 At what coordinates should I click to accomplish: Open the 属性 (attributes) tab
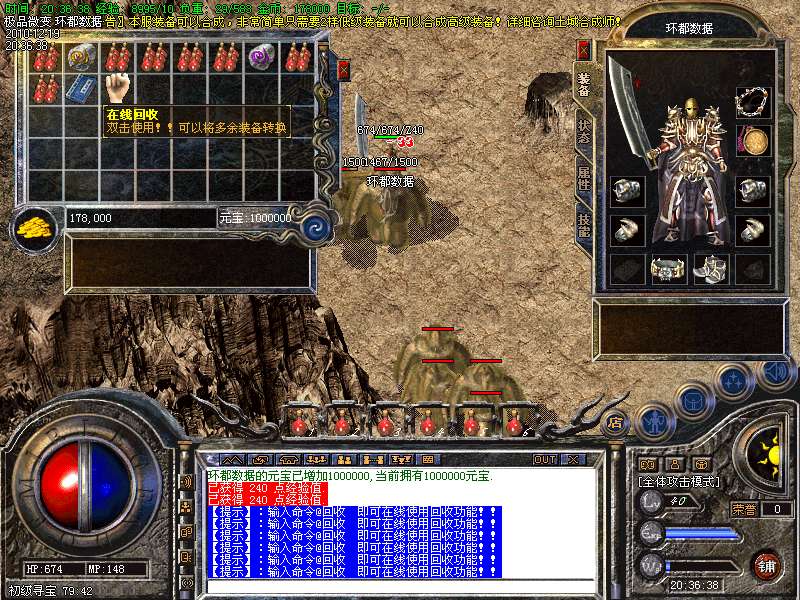click(x=584, y=179)
